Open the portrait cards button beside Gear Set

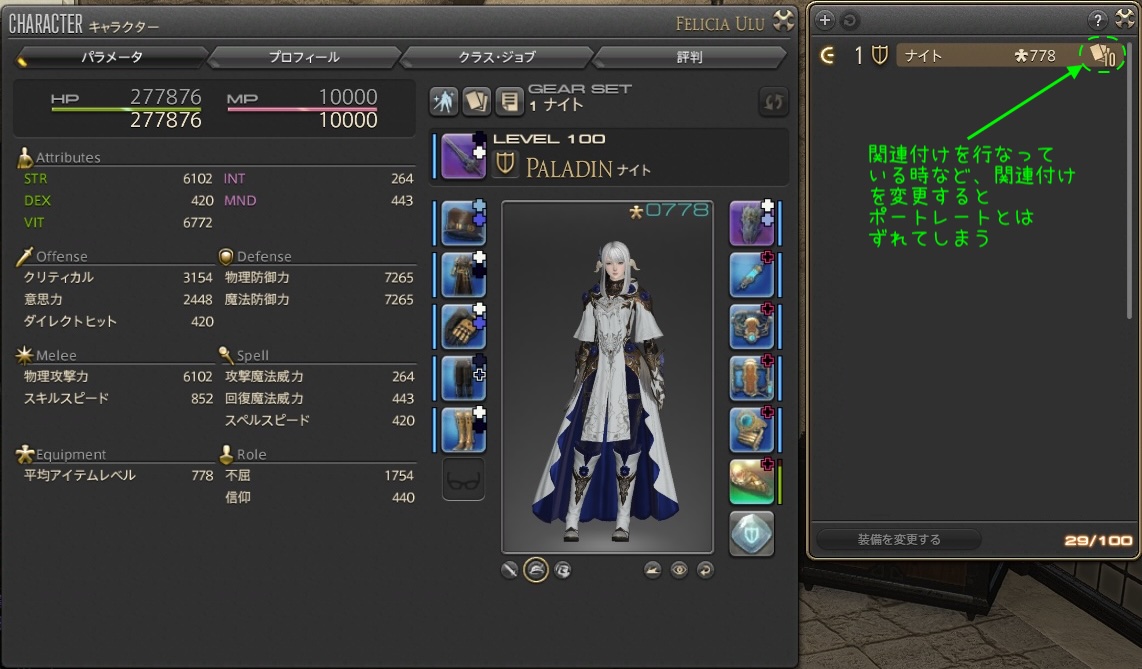click(x=476, y=101)
